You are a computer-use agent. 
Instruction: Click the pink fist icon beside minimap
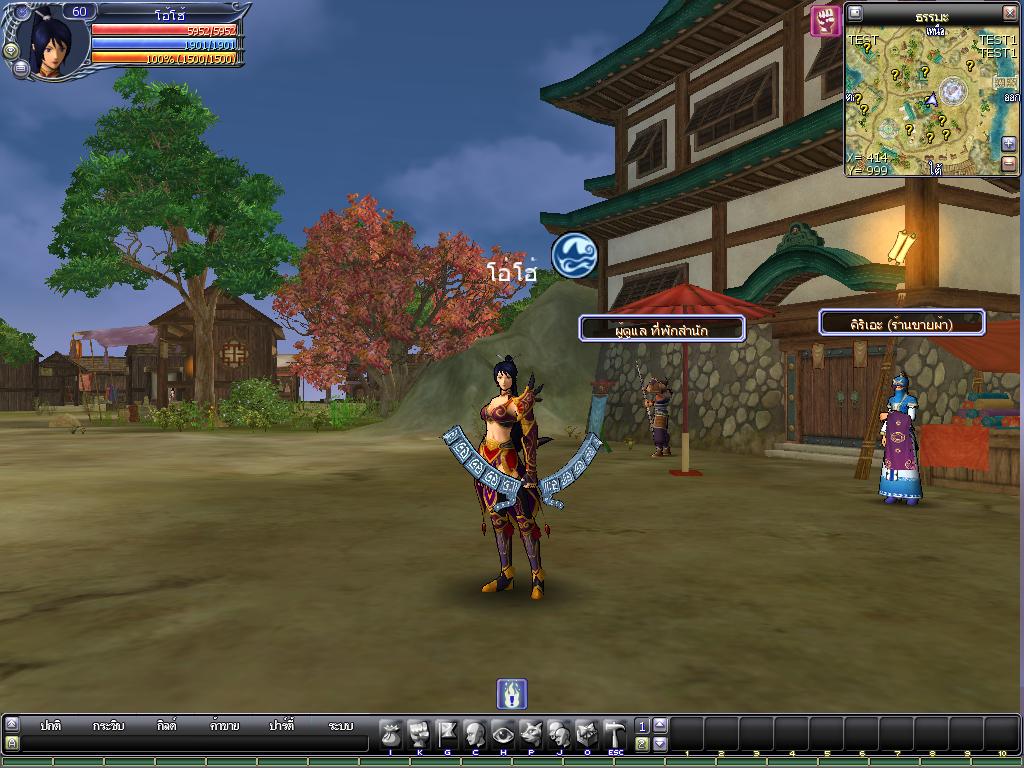click(825, 20)
